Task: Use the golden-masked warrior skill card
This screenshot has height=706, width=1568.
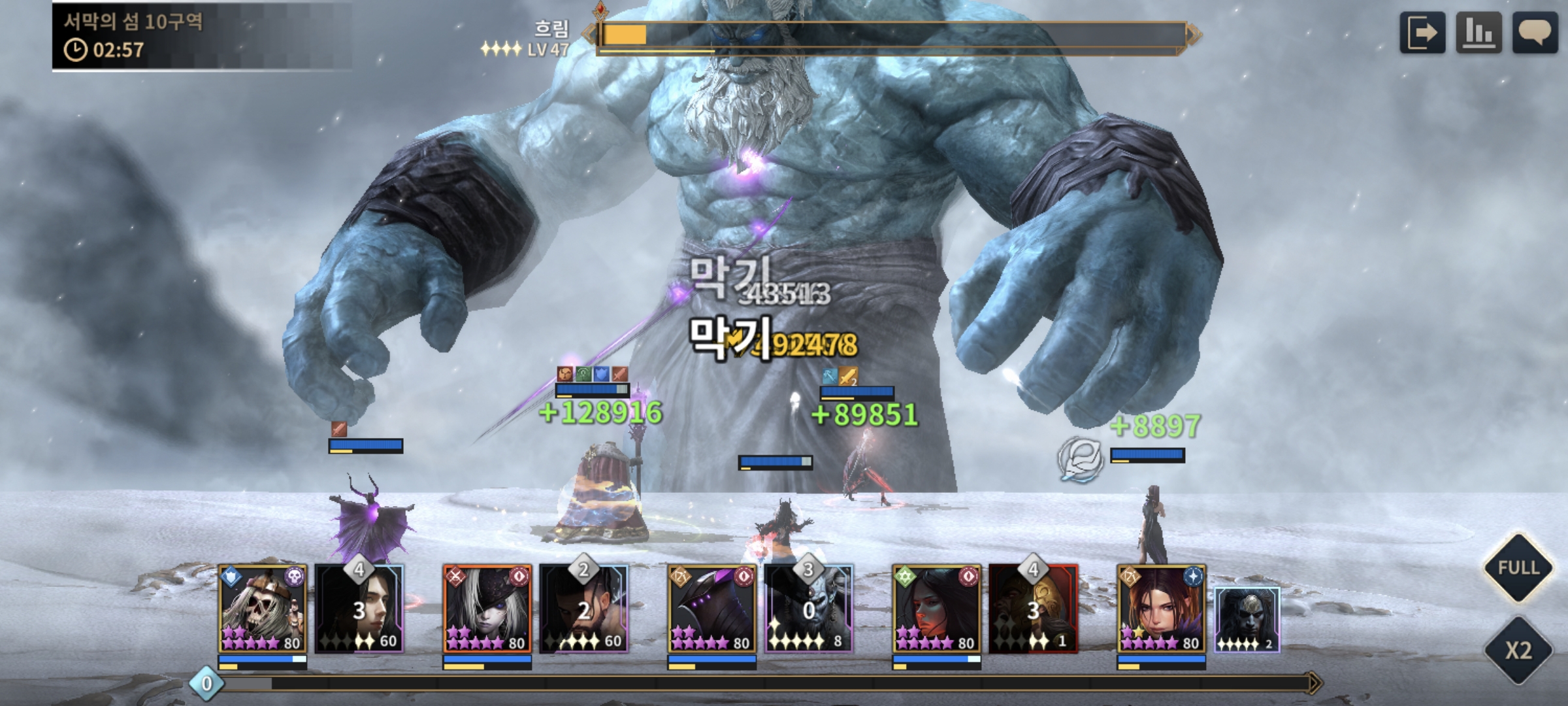Action: click(1033, 609)
